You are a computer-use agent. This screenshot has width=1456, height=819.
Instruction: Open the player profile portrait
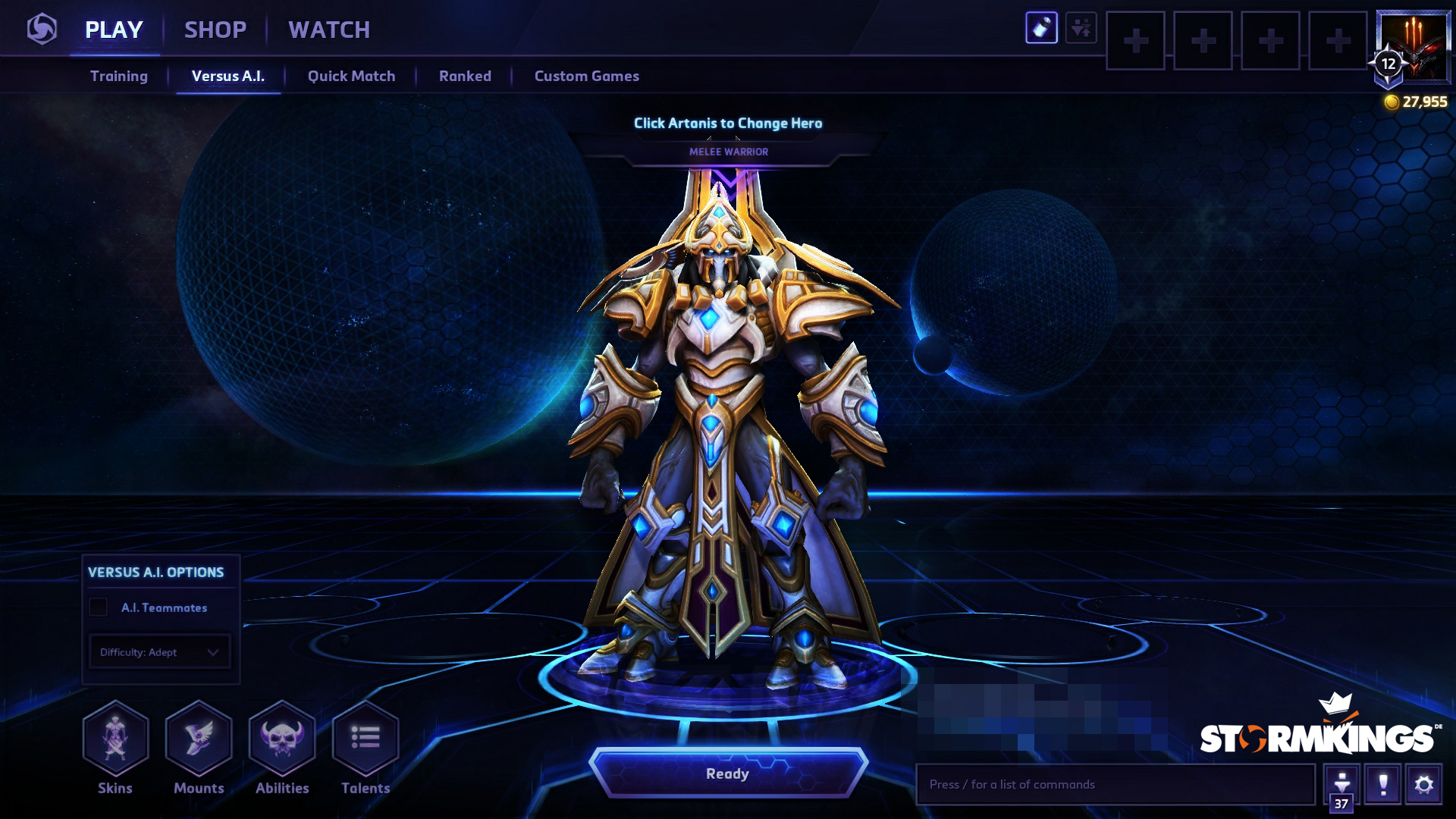click(1414, 45)
